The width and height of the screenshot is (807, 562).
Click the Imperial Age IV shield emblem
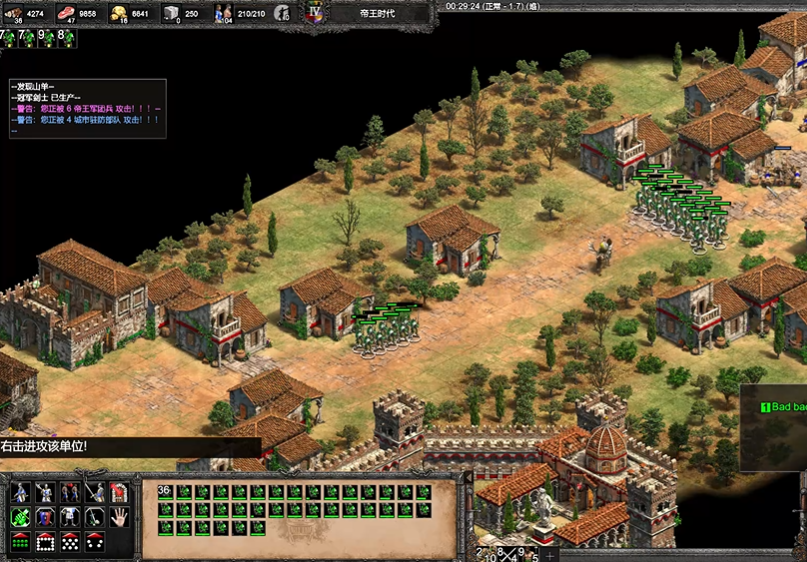click(317, 14)
